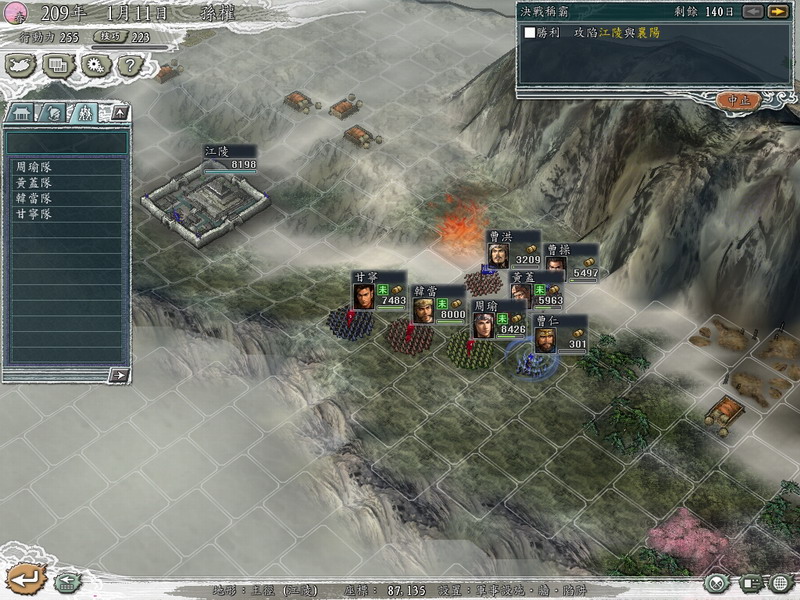
Task: Click the orange return arrow button
Action: pos(24,577)
